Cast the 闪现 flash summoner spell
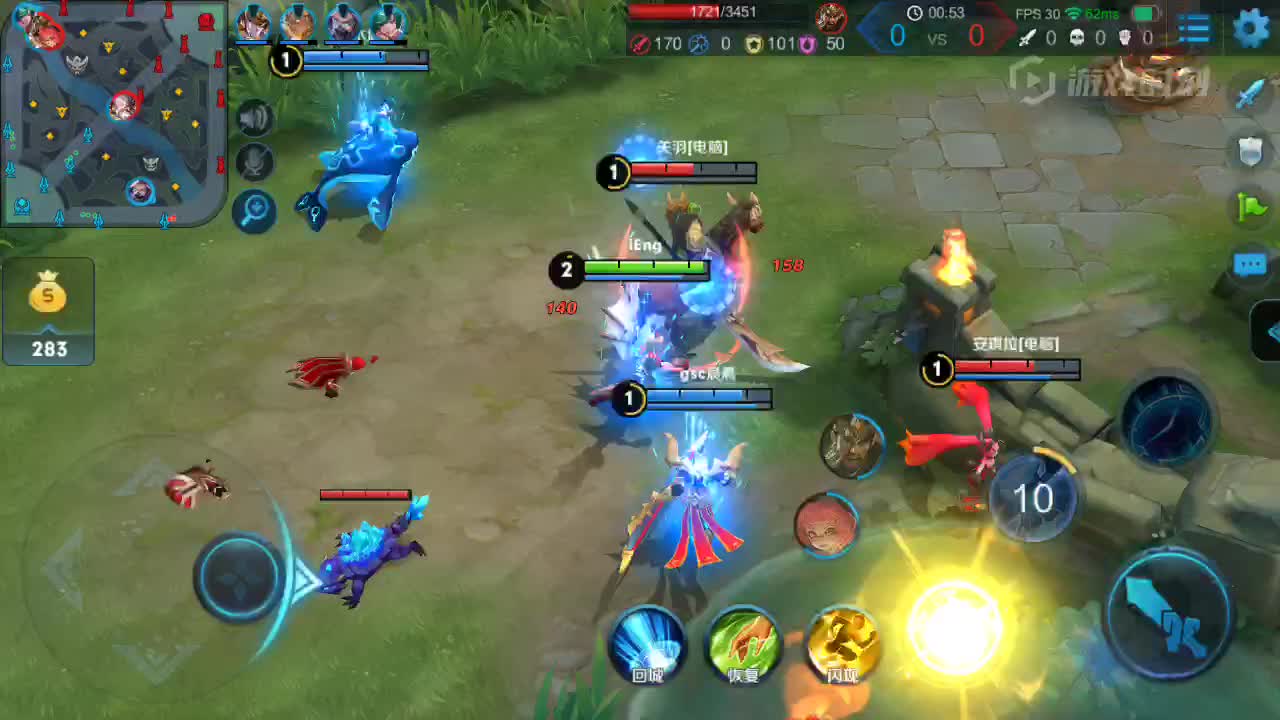 click(842, 642)
